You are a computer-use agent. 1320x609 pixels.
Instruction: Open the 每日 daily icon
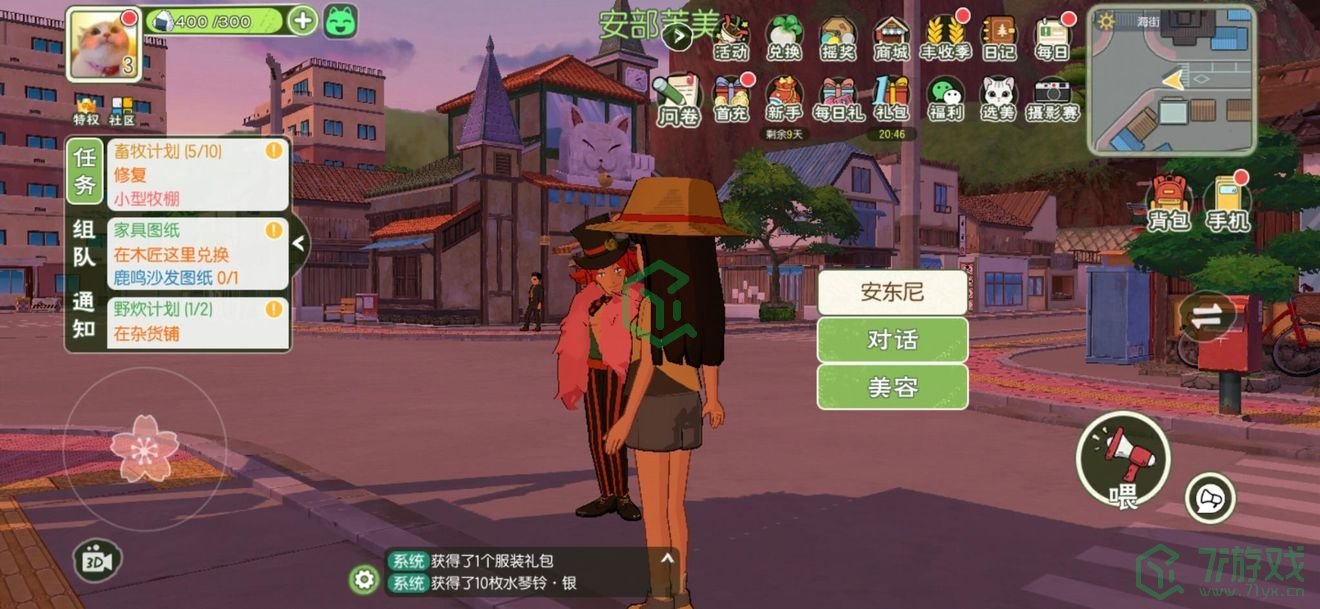point(1052,38)
